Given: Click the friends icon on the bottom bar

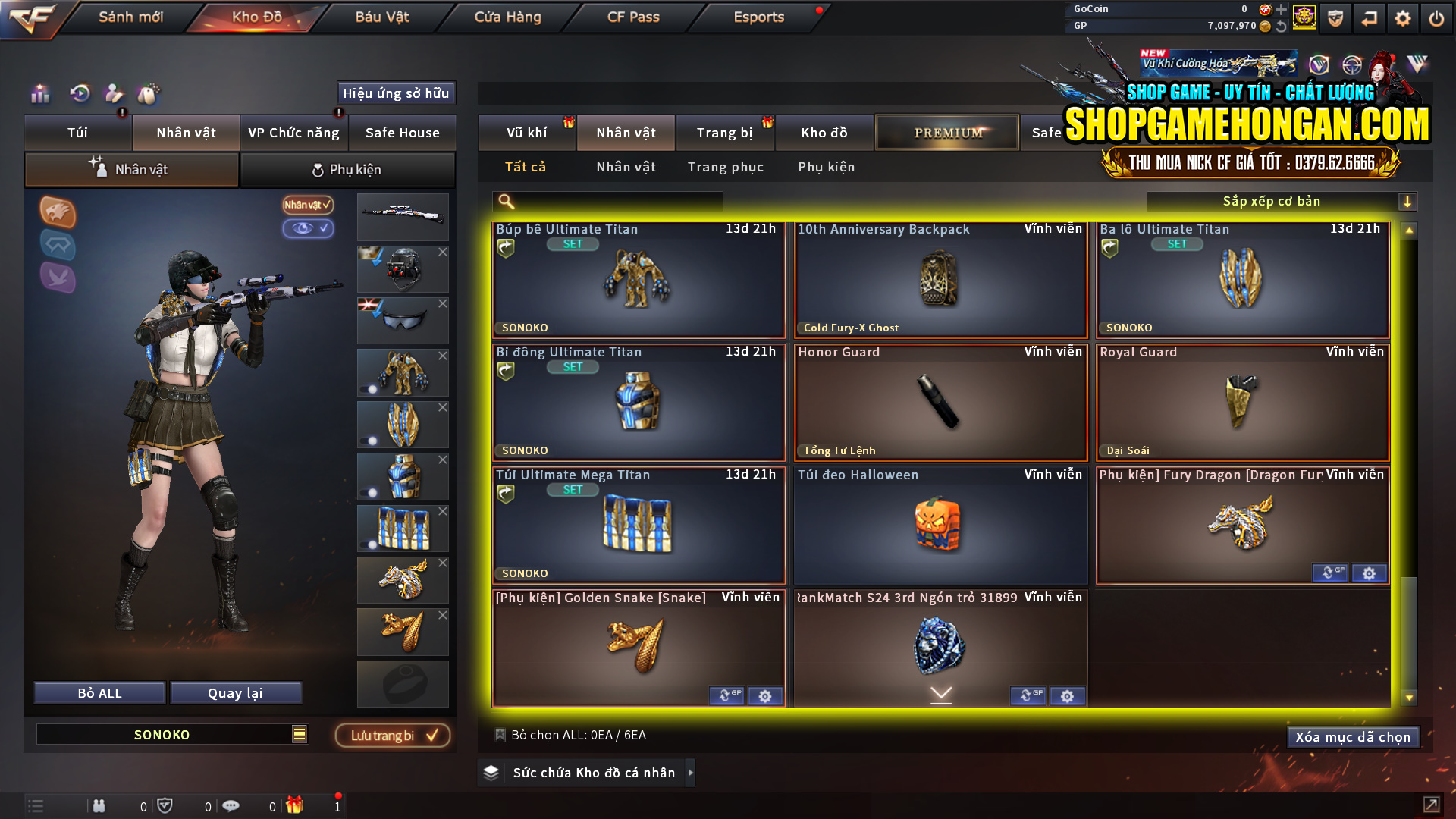Looking at the screenshot, I should [x=99, y=805].
